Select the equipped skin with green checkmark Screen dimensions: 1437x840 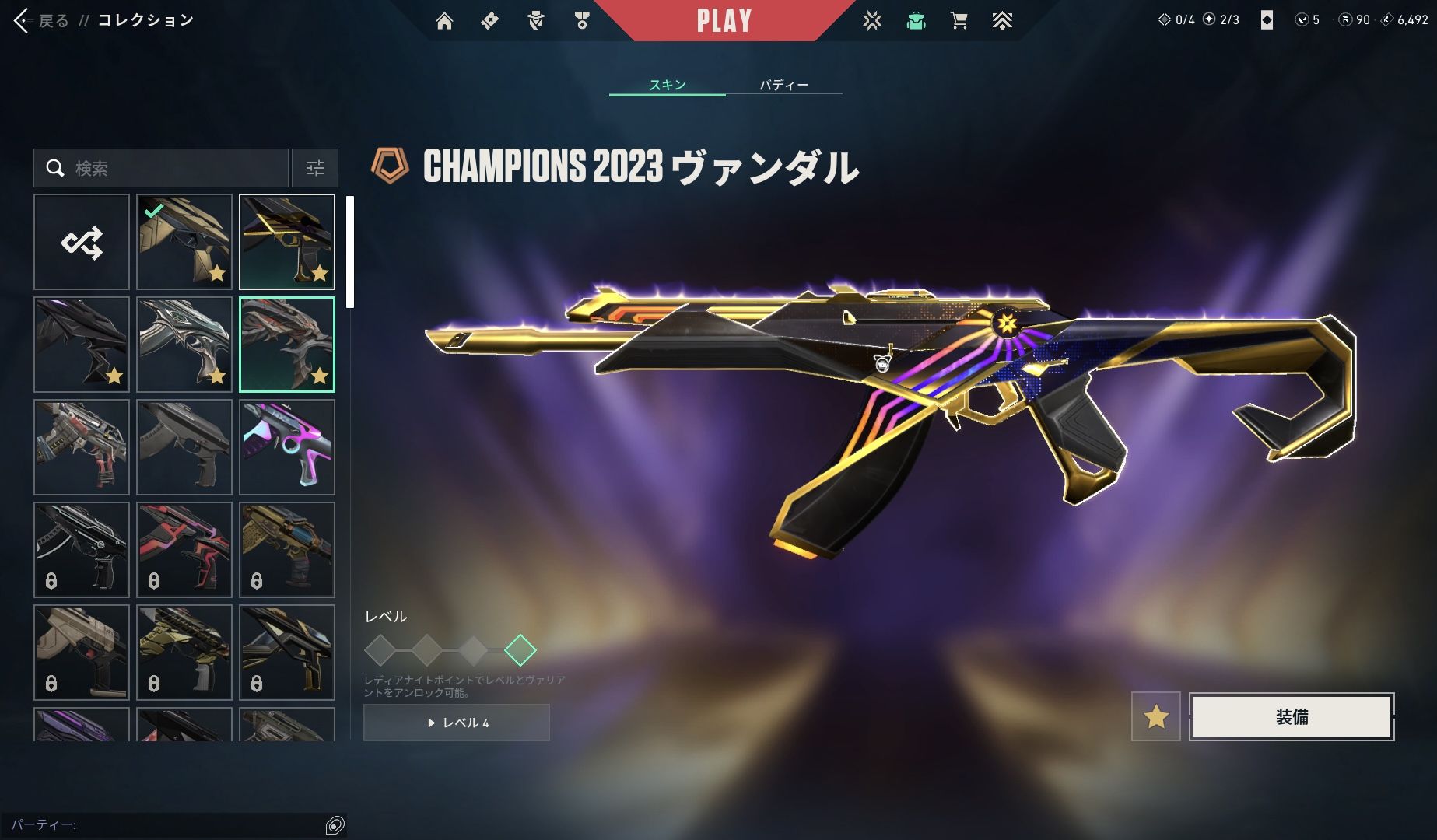(x=184, y=242)
